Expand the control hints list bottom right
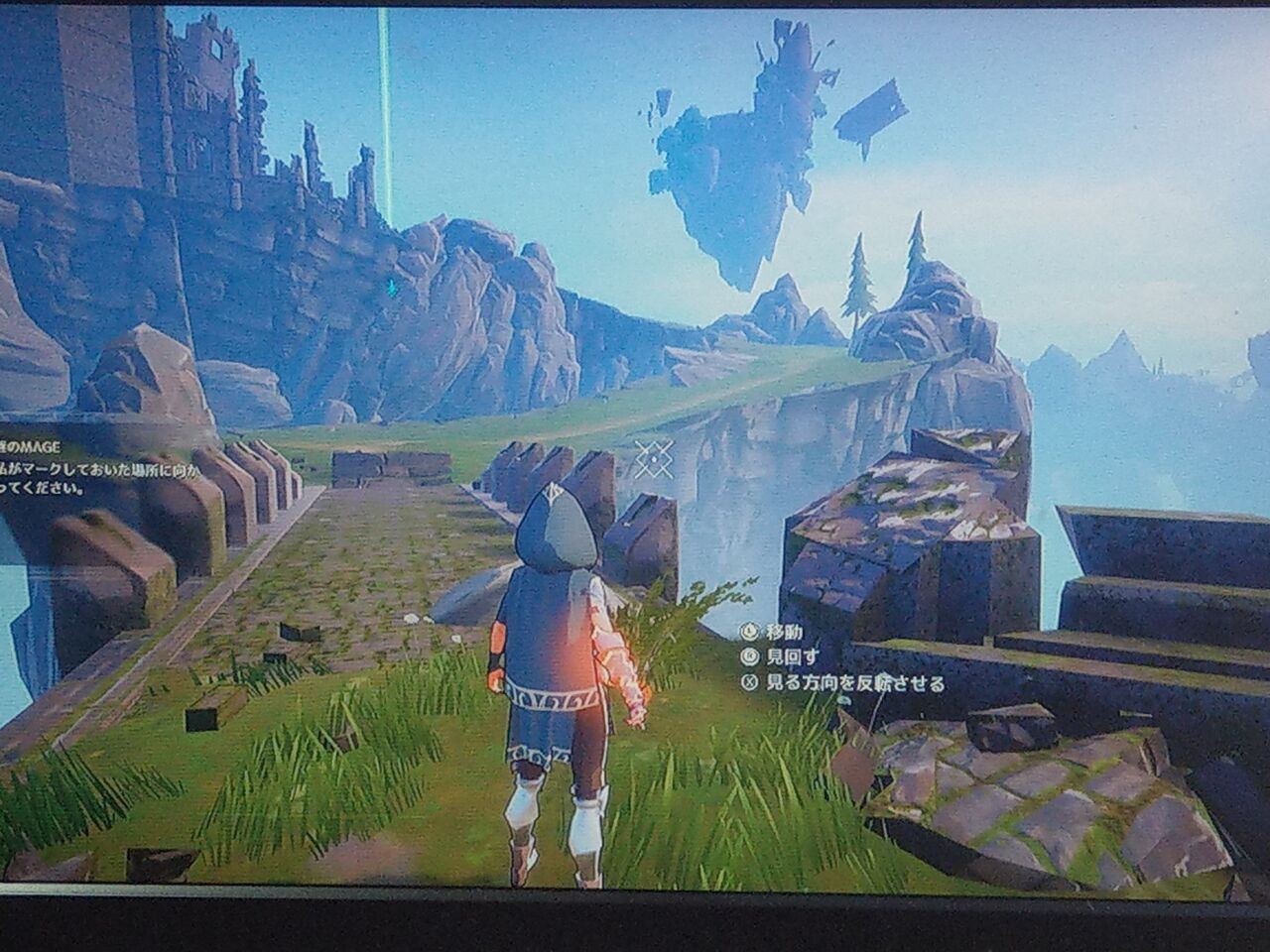This screenshot has width=1270, height=952. [843, 659]
